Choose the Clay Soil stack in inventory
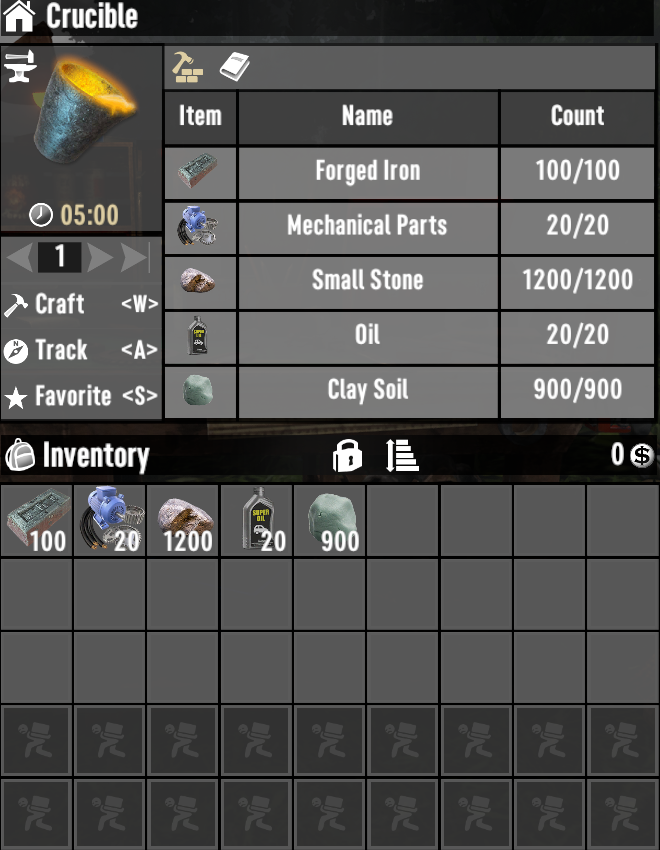The width and height of the screenshot is (660, 850). tap(330, 521)
